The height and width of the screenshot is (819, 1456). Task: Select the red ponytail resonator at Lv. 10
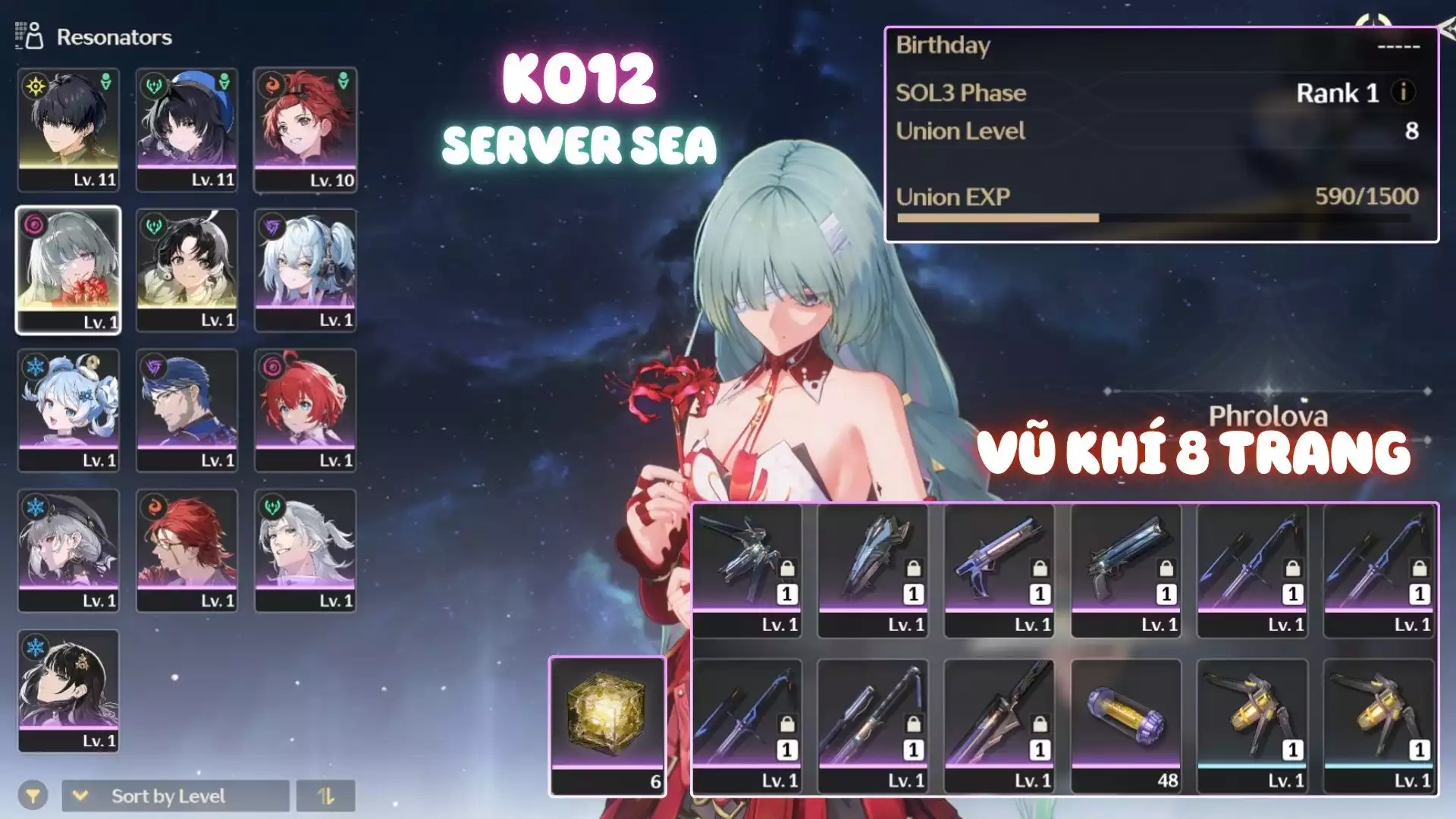pyautogui.click(x=305, y=129)
